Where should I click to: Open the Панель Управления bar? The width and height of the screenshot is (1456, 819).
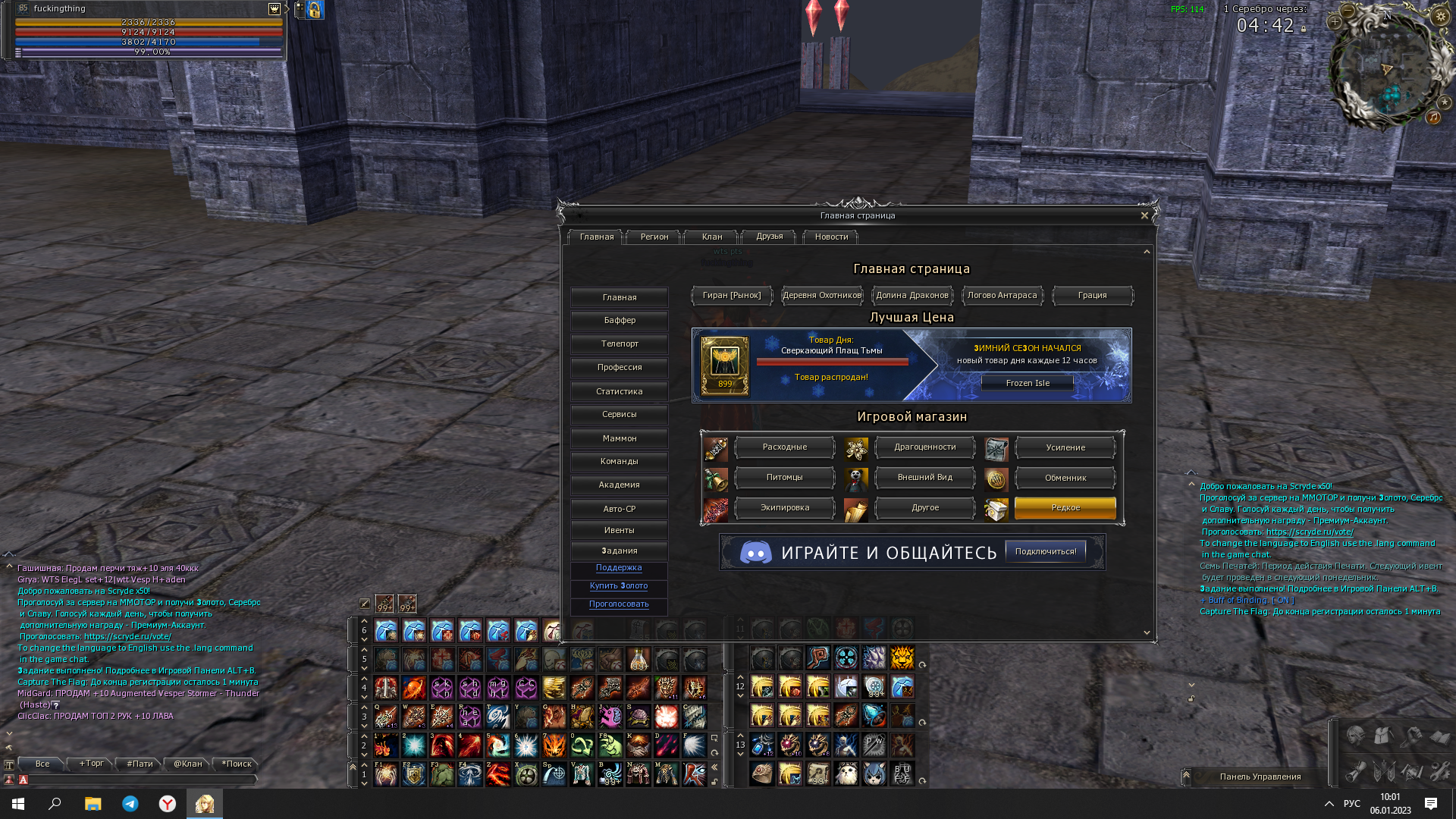coord(1260,777)
